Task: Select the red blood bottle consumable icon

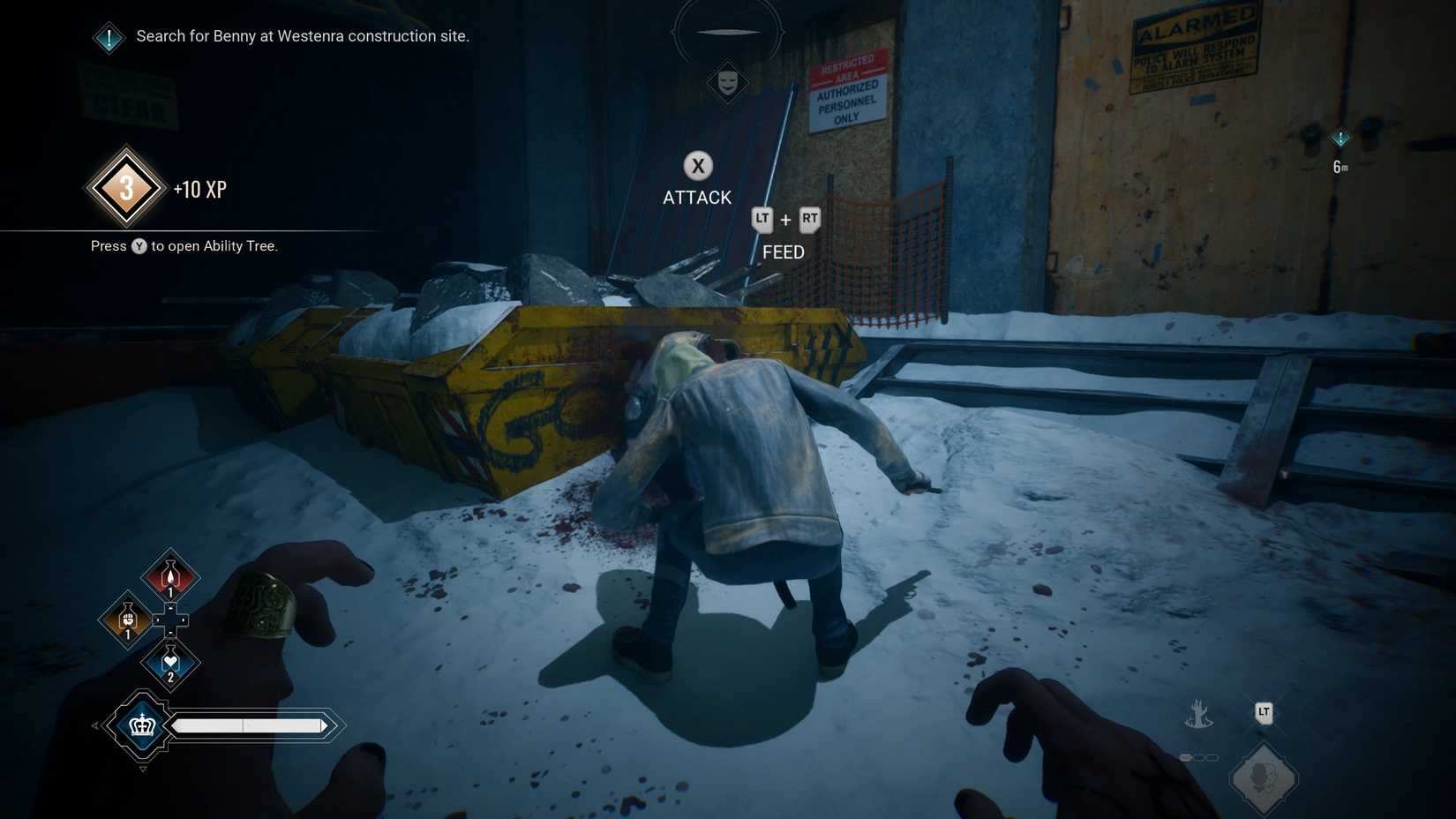Action: click(169, 575)
